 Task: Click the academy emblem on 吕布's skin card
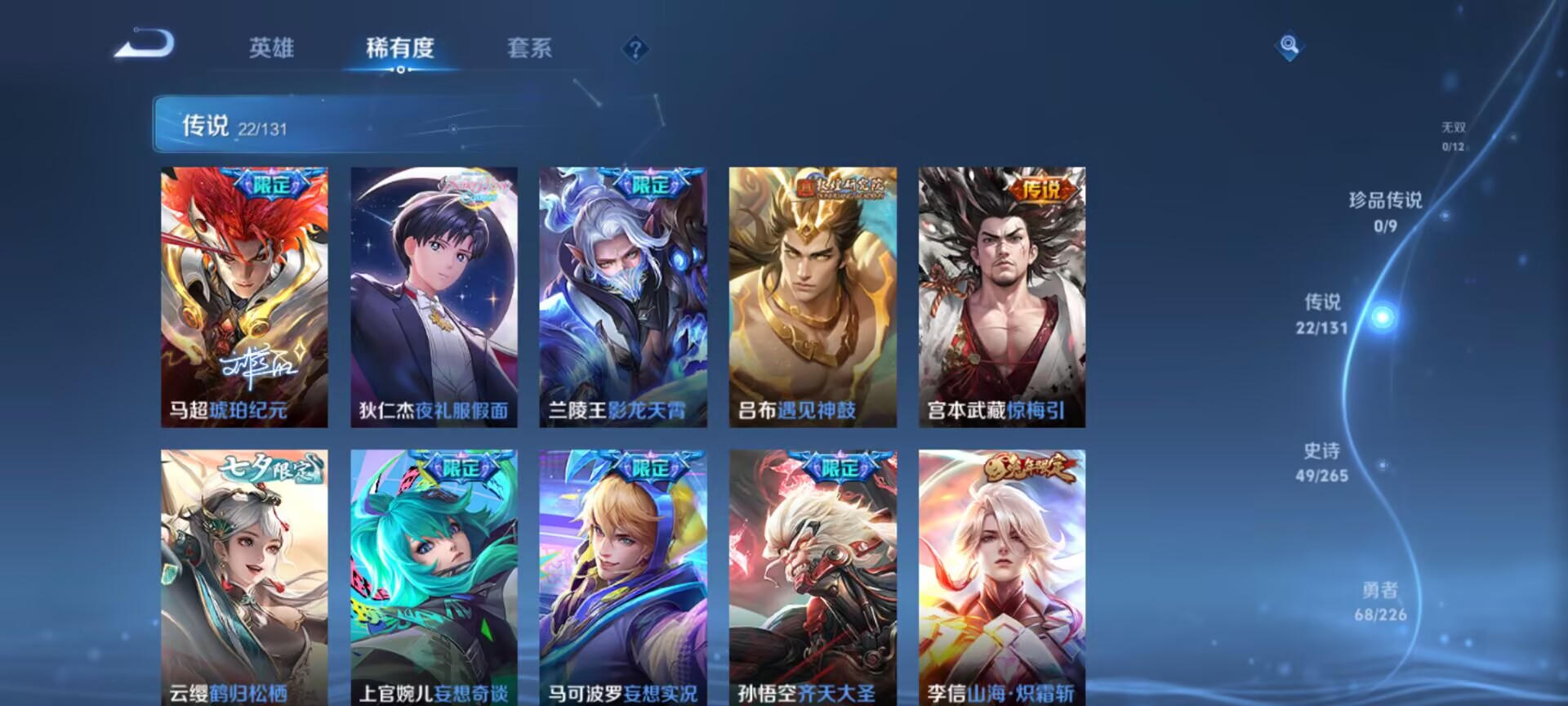[841, 185]
